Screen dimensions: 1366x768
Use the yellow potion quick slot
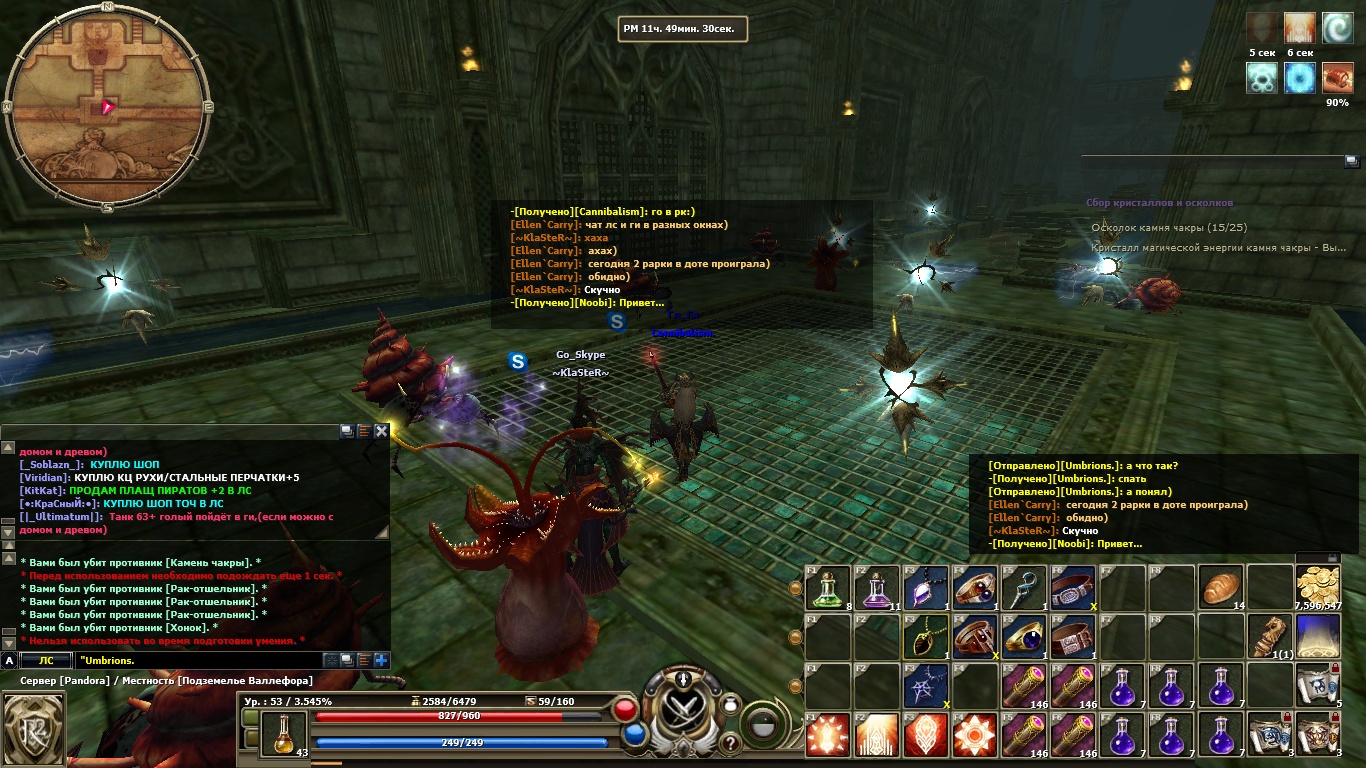[x=285, y=733]
